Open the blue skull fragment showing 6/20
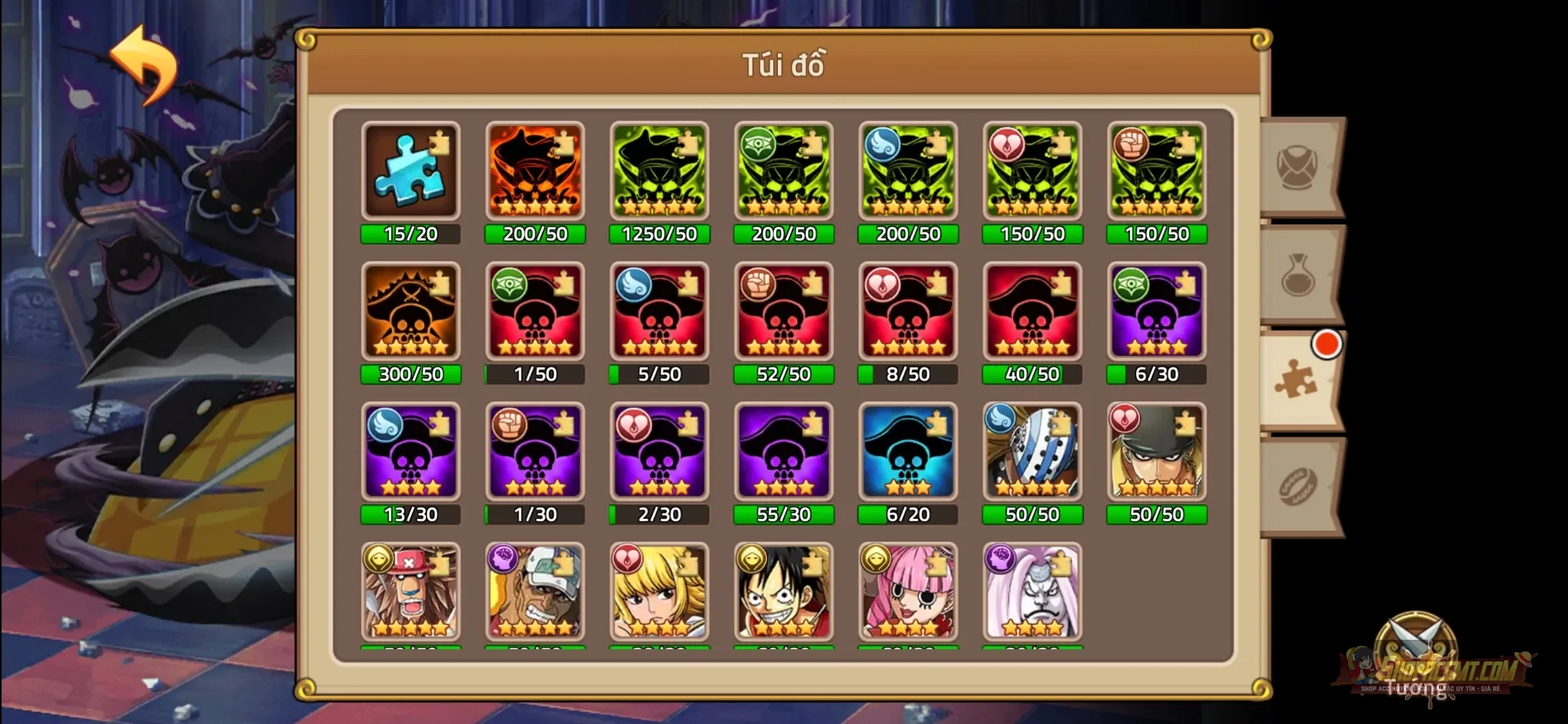This screenshot has height=724, width=1568. coord(908,452)
